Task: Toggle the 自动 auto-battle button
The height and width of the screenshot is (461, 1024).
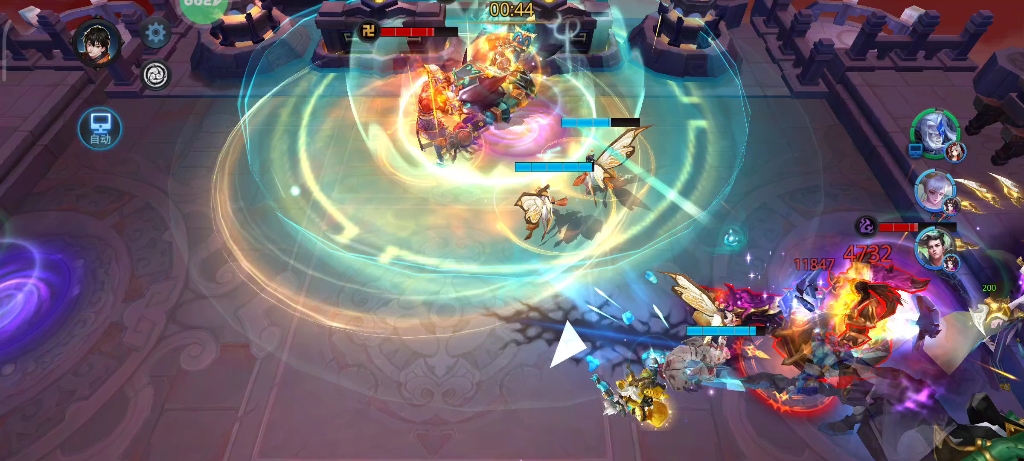Action: [x=100, y=128]
